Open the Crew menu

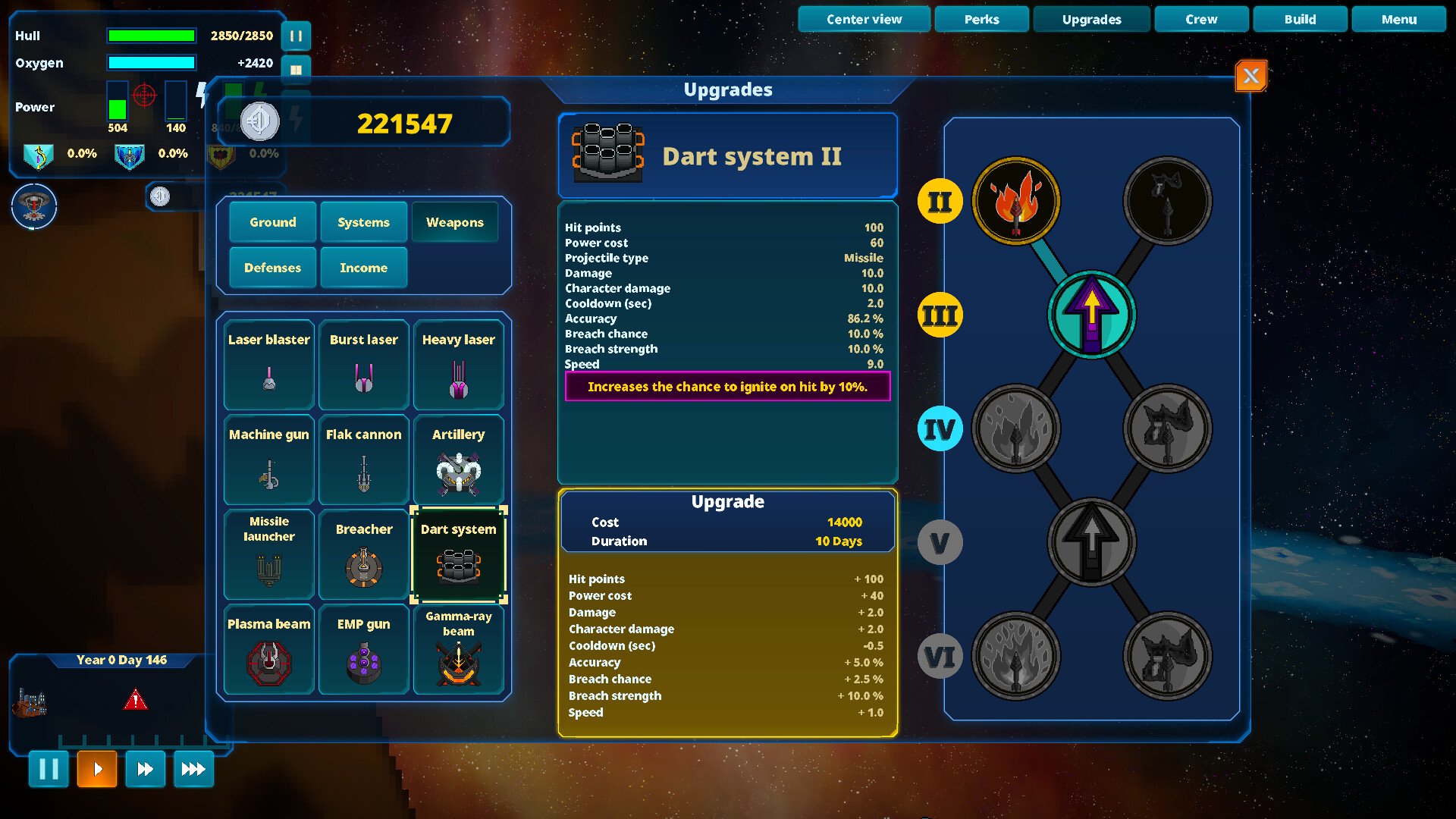[x=1201, y=19]
